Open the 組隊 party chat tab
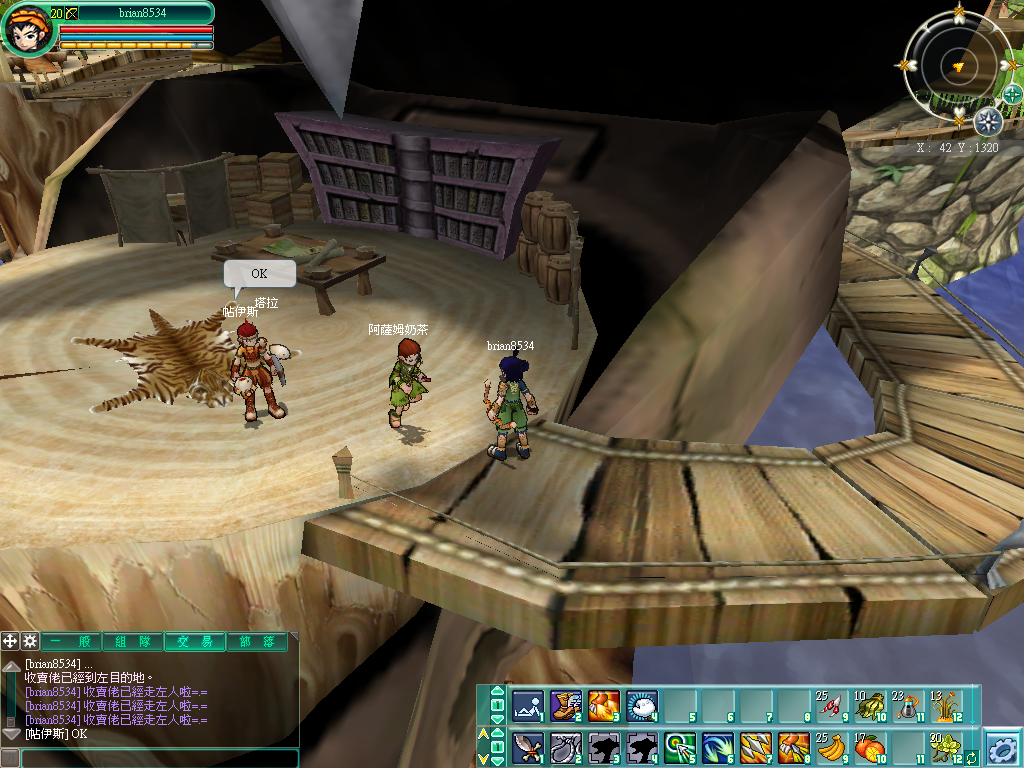 tap(132, 642)
